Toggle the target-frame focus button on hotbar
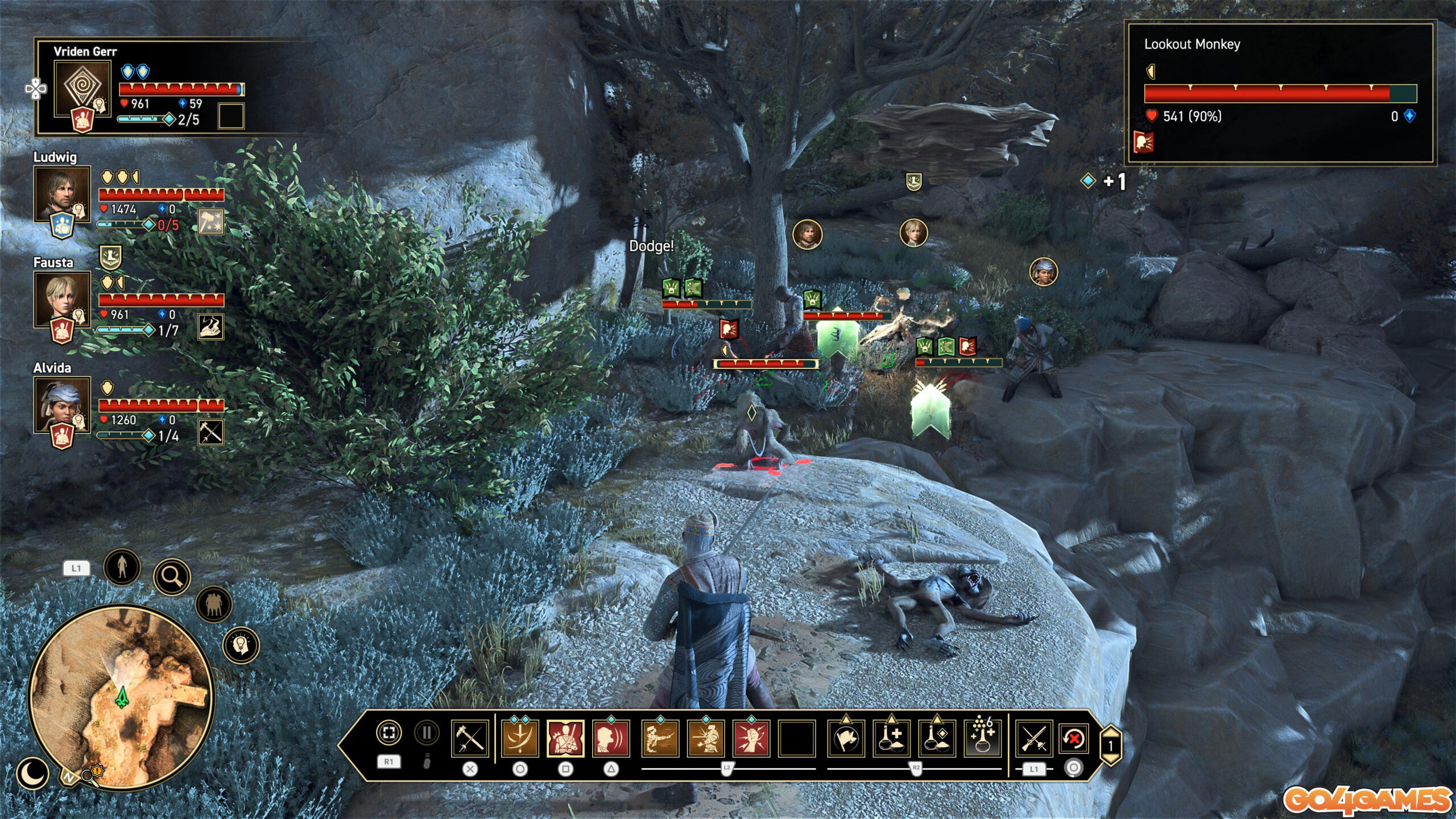 point(389,733)
